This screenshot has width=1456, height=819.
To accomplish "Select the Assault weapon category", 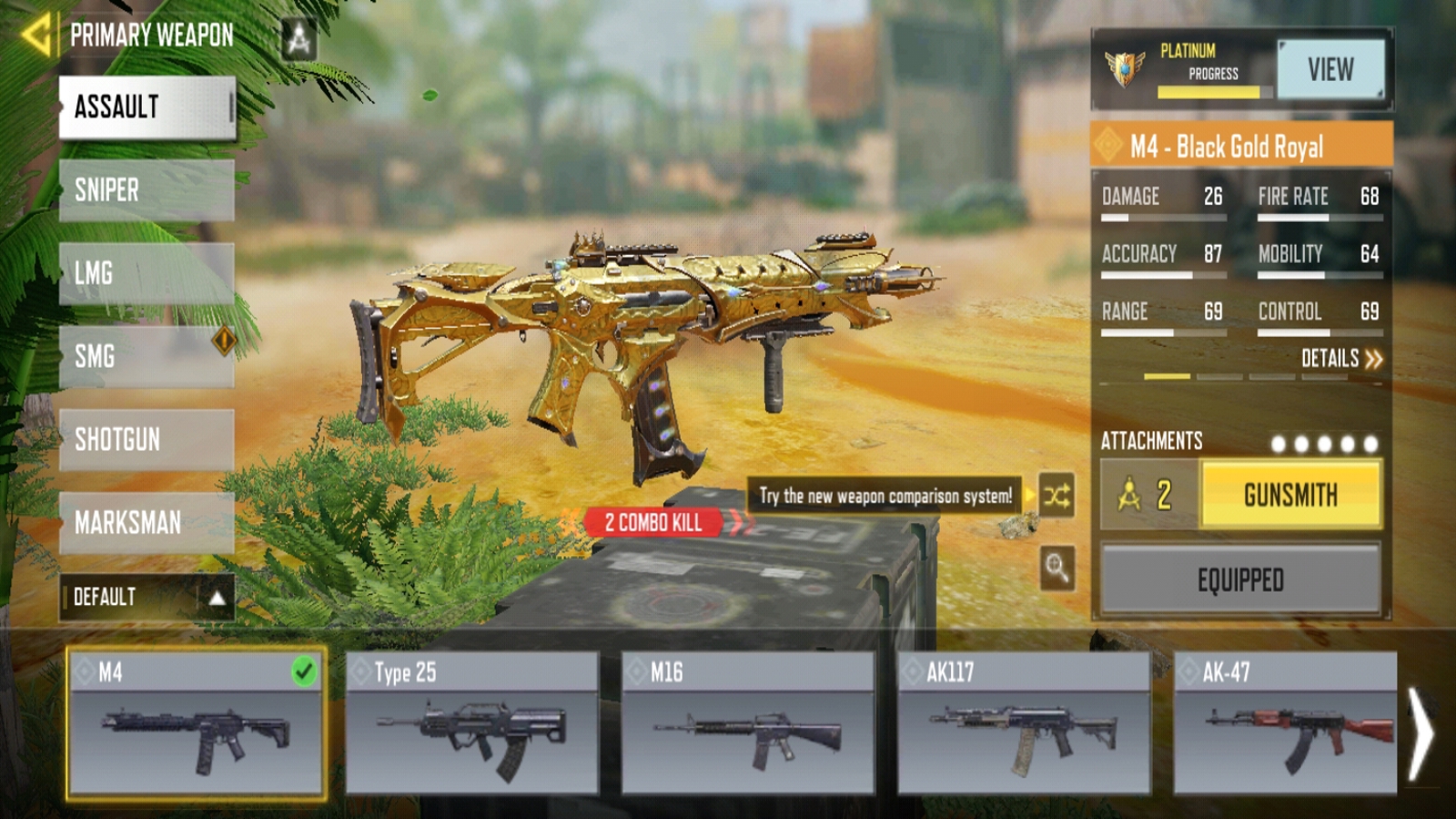I will [x=147, y=107].
